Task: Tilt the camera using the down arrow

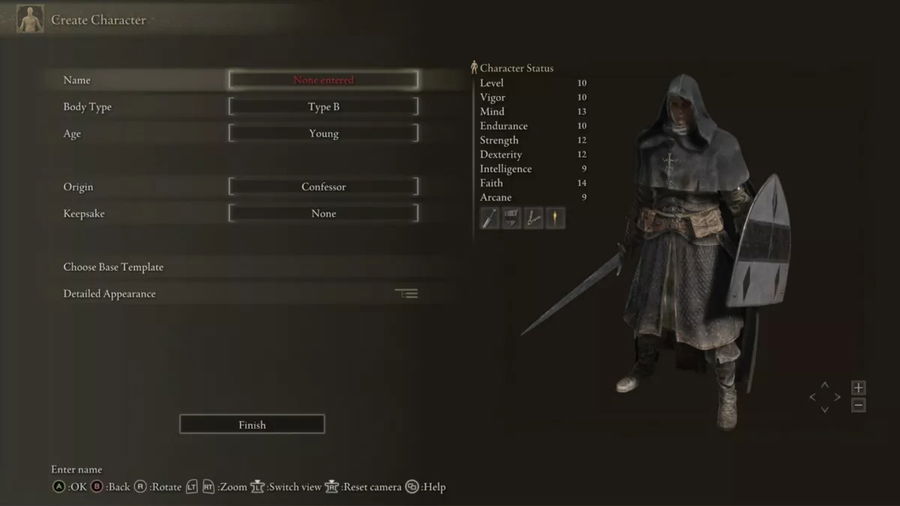Action: click(825, 409)
